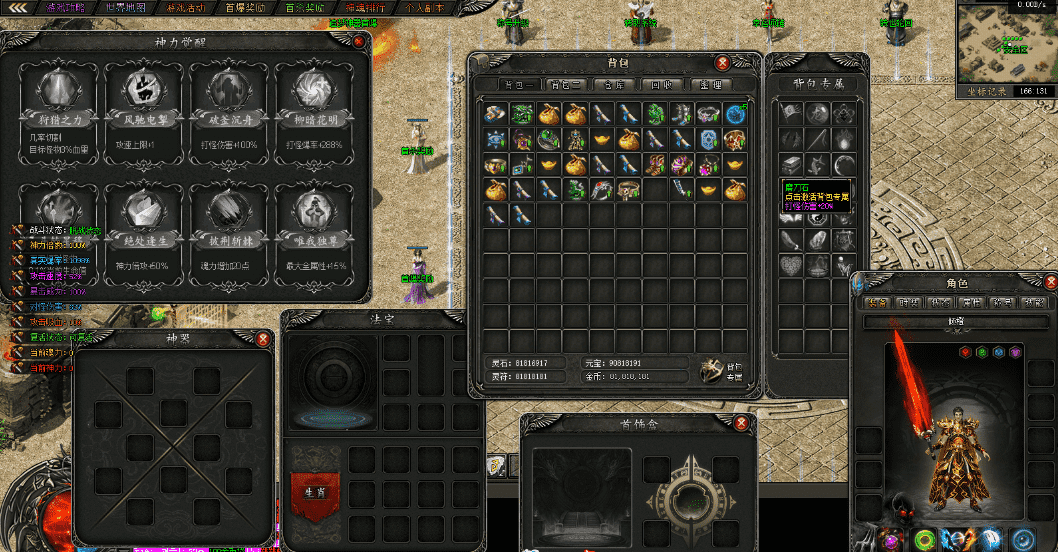Switch to the 仓库 warehouse tab
The image size is (1058, 552).
point(607,84)
